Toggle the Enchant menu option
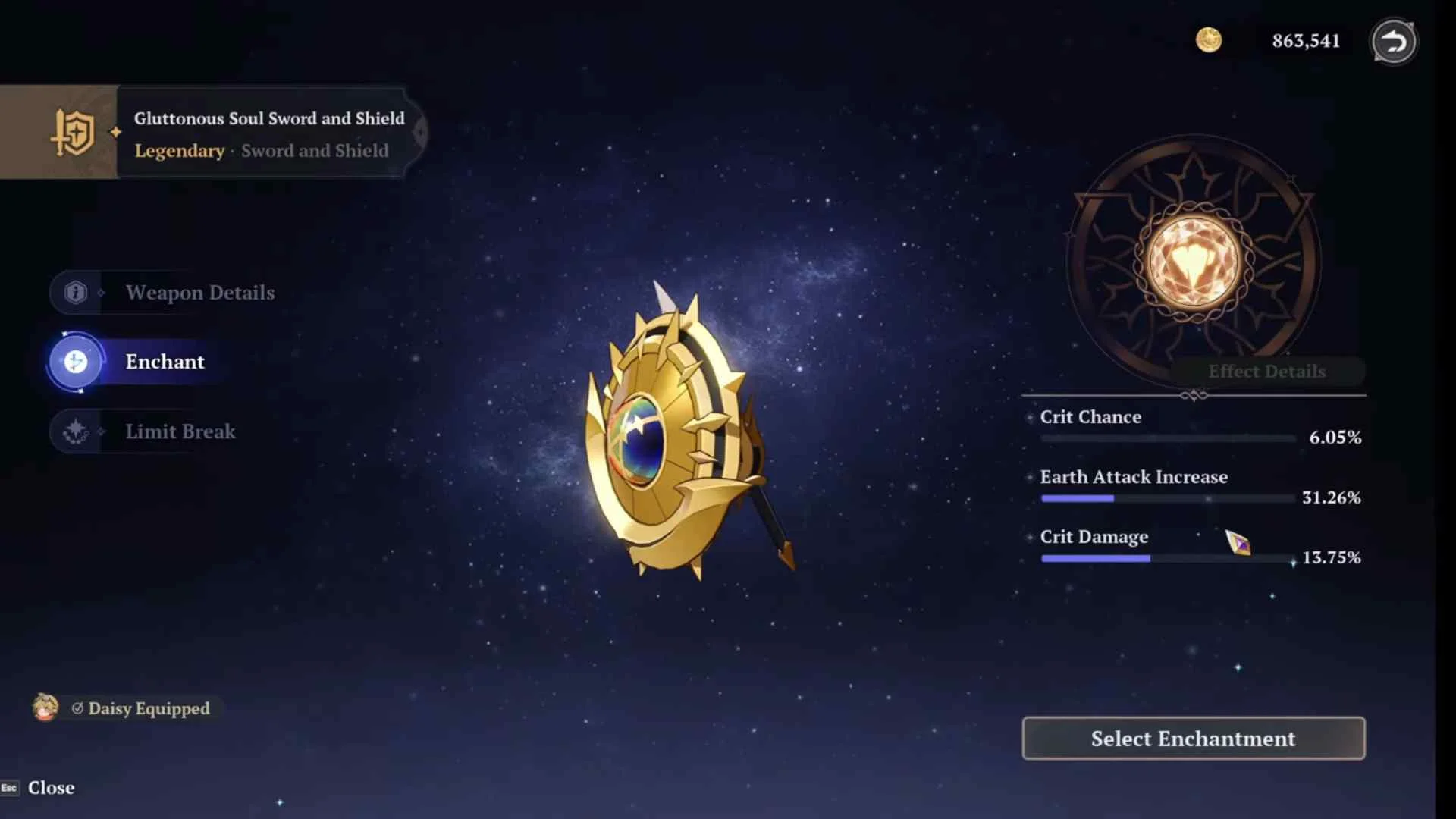This screenshot has height=819, width=1456. click(x=164, y=362)
